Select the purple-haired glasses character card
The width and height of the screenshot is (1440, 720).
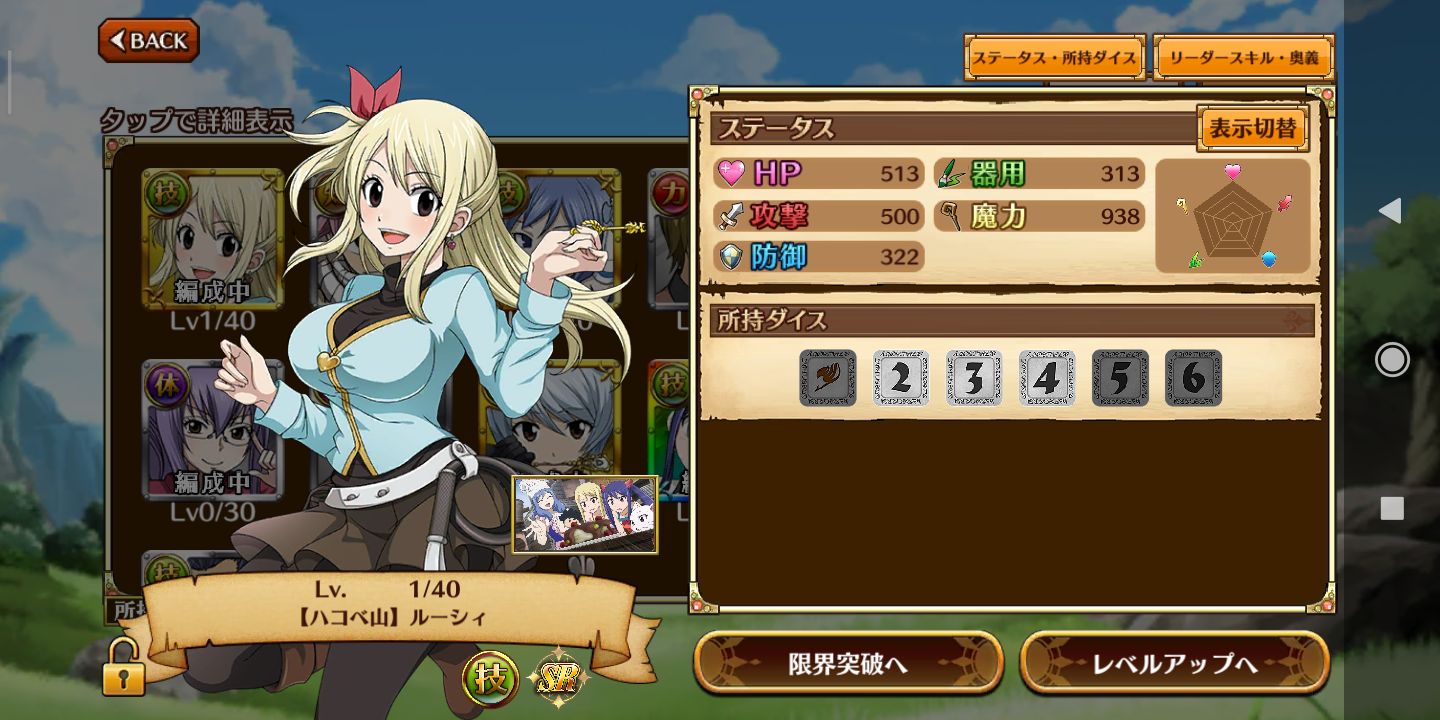tap(211, 430)
